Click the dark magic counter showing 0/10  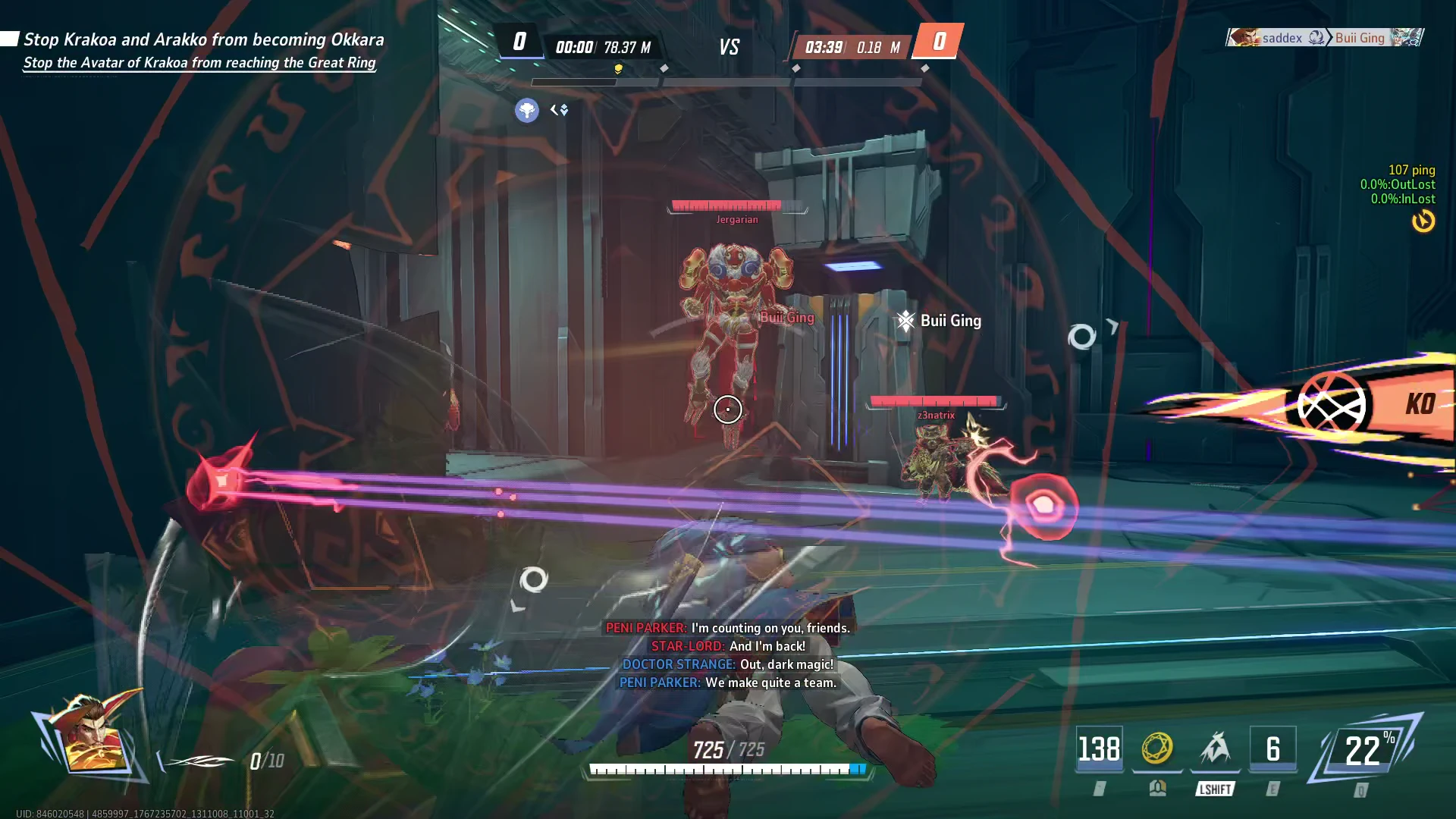[x=267, y=761]
